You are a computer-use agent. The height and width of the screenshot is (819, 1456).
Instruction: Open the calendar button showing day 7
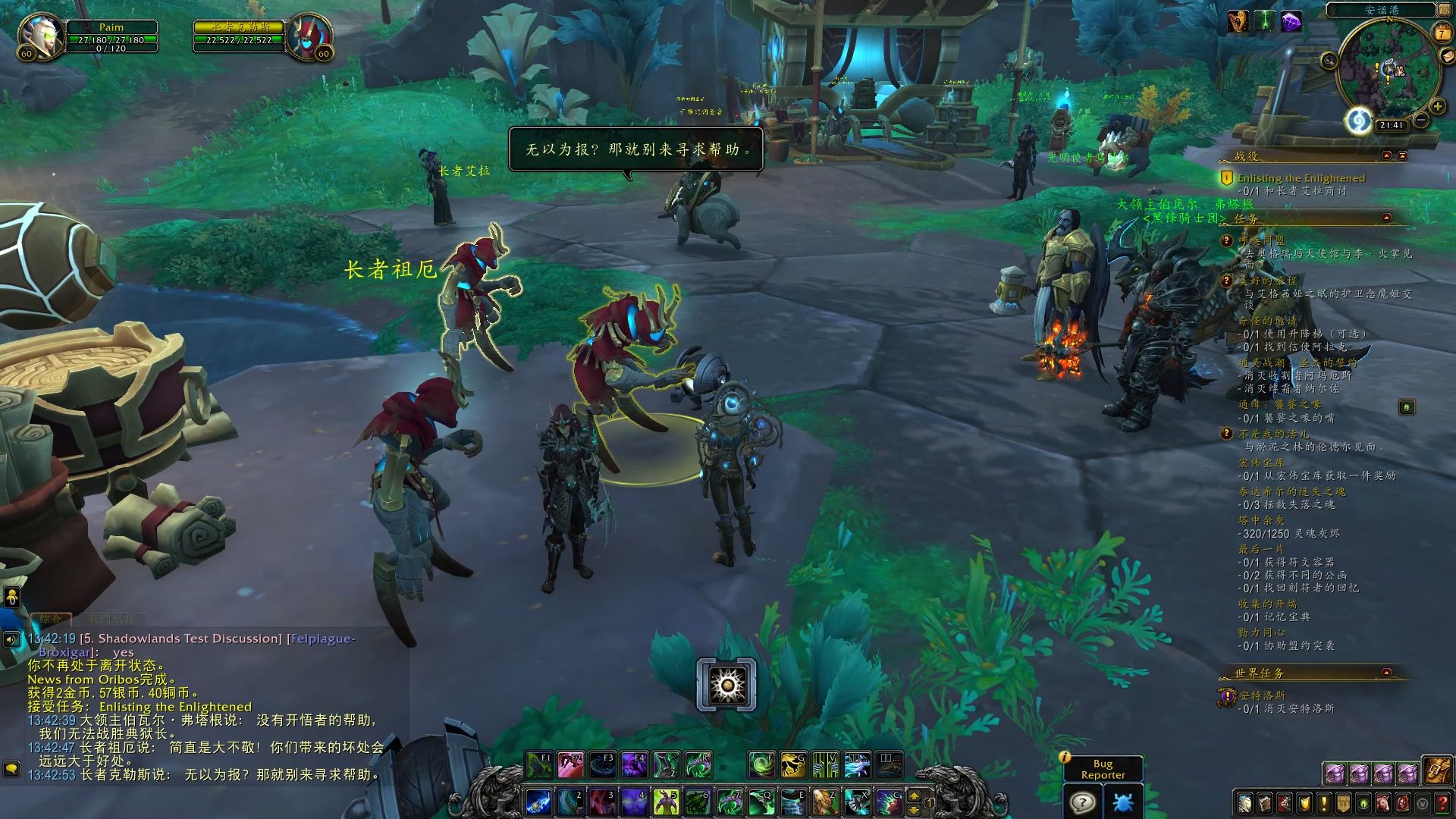pyautogui.click(x=1442, y=33)
